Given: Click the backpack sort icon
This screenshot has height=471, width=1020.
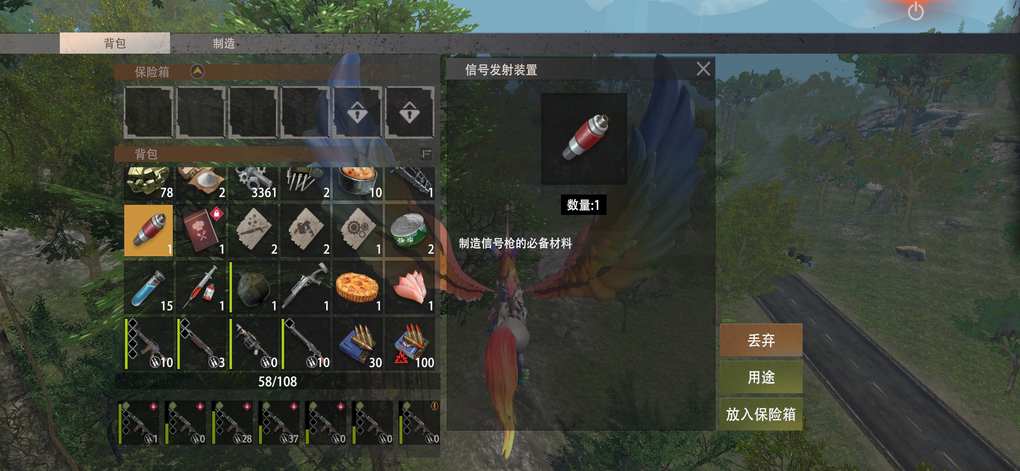Looking at the screenshot, I should [x=427, y=154].
